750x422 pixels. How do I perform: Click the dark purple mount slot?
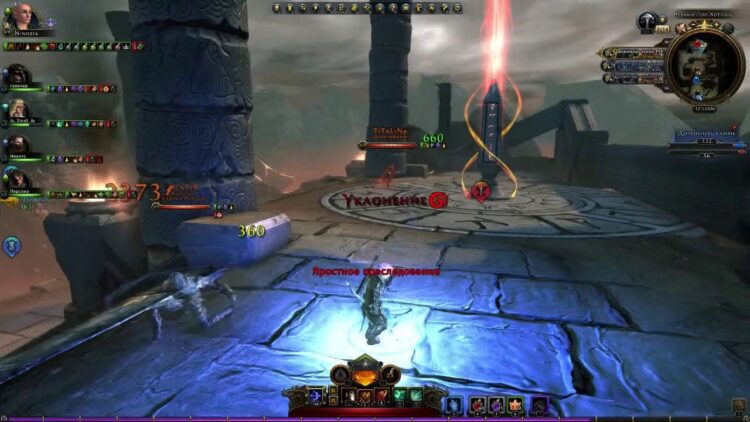(539, 404)
